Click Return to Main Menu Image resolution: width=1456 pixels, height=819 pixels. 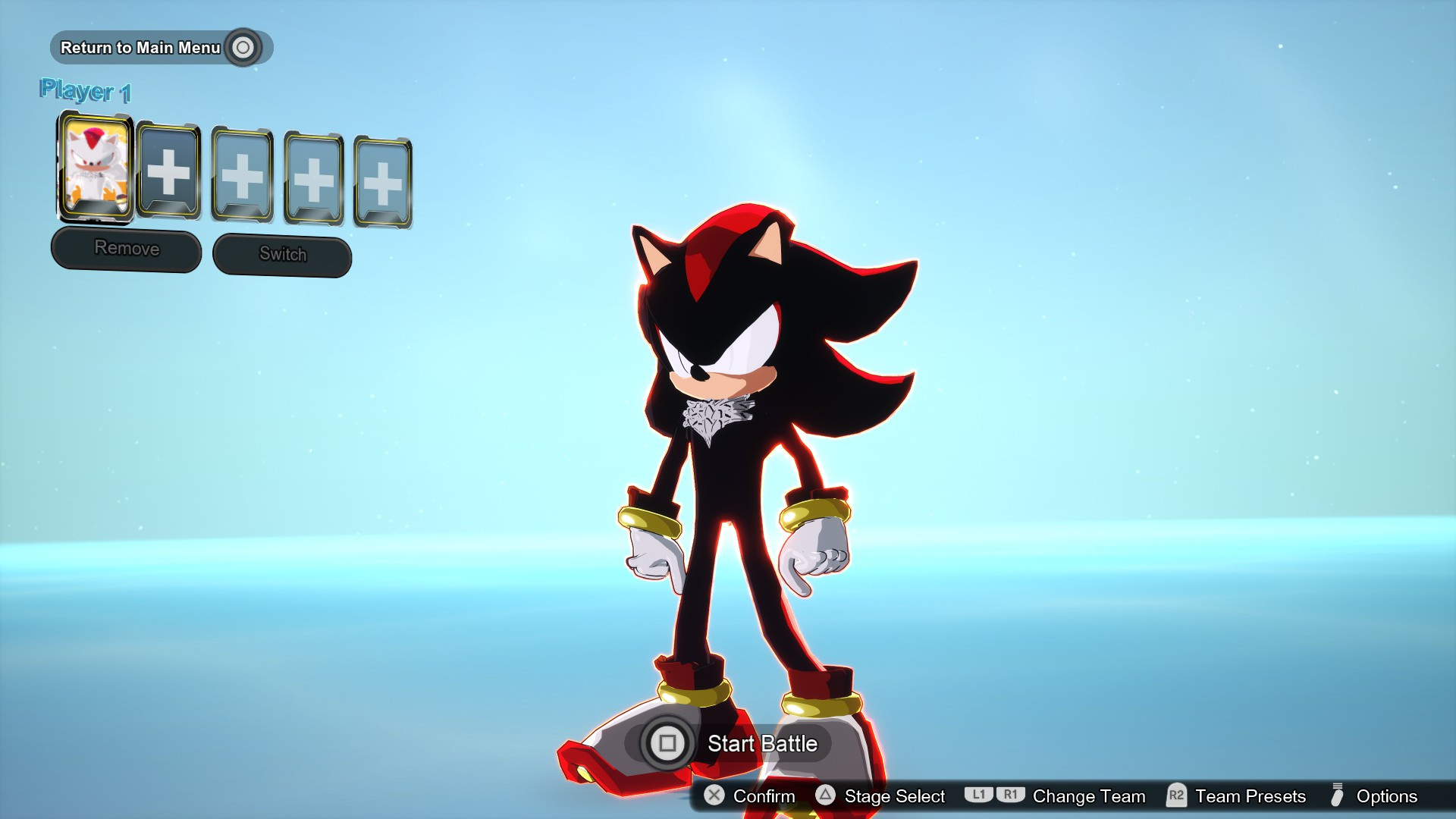tap(140, 47)
